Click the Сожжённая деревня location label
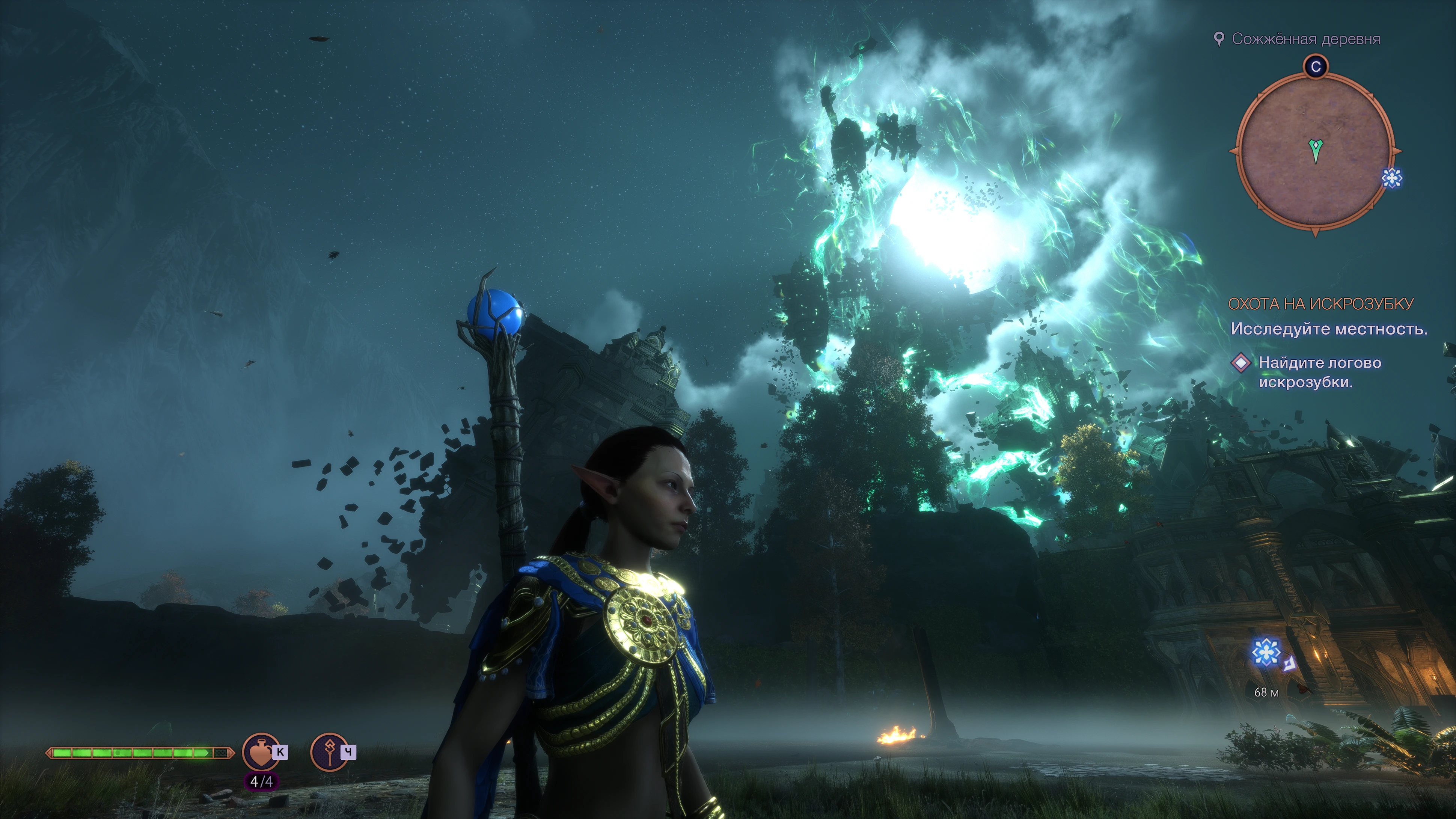 1306,39
